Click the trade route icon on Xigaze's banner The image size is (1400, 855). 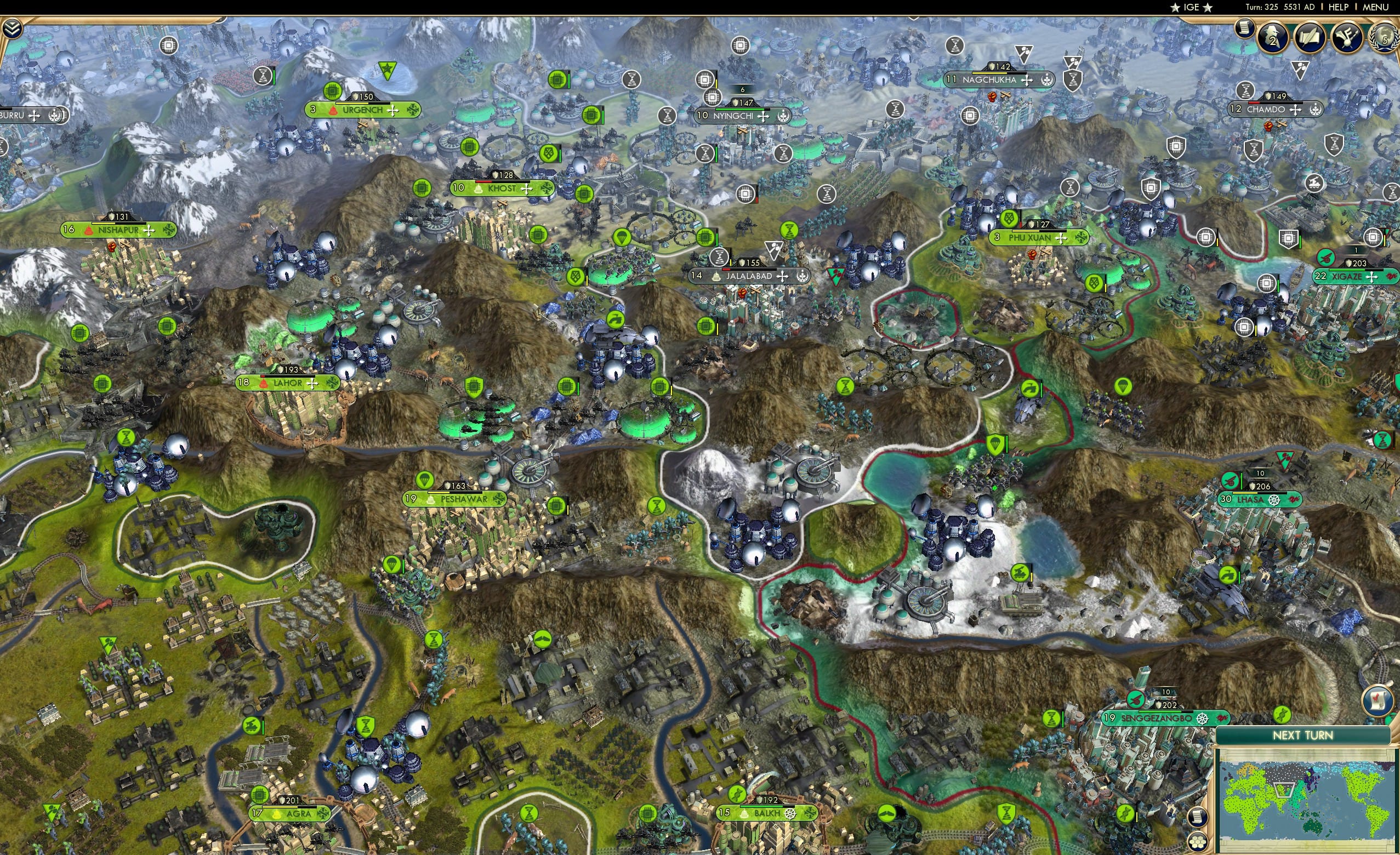coord(1392,277)
